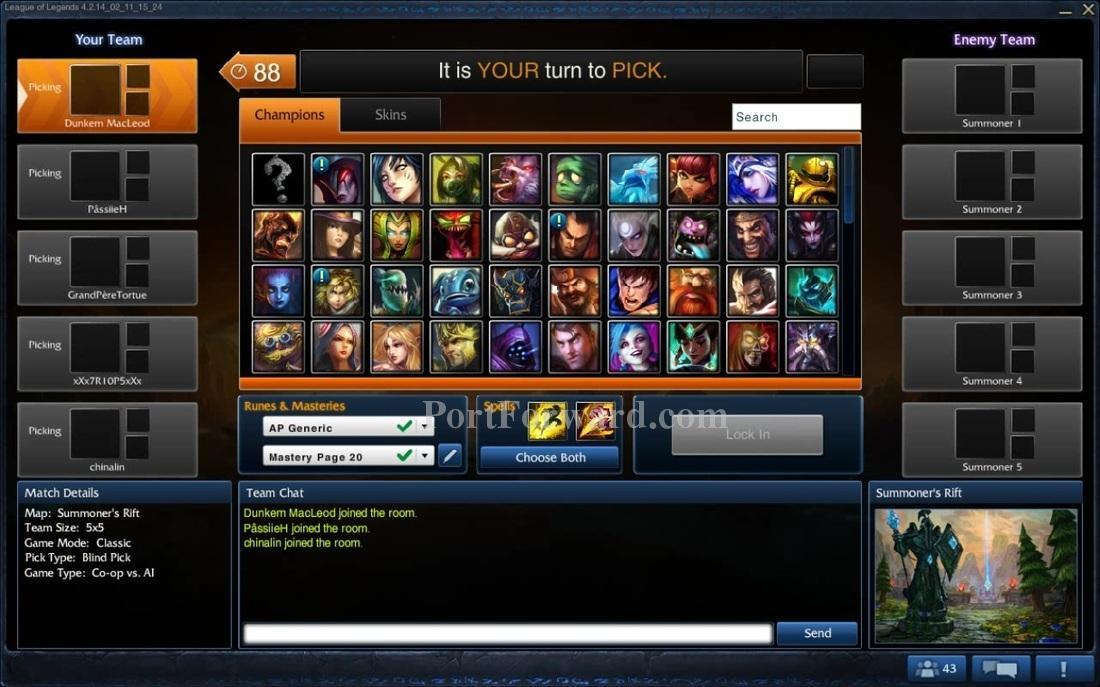Select Garen from the champion list
This screenshot has height=687, width=1100.
(x=634, y=291)
